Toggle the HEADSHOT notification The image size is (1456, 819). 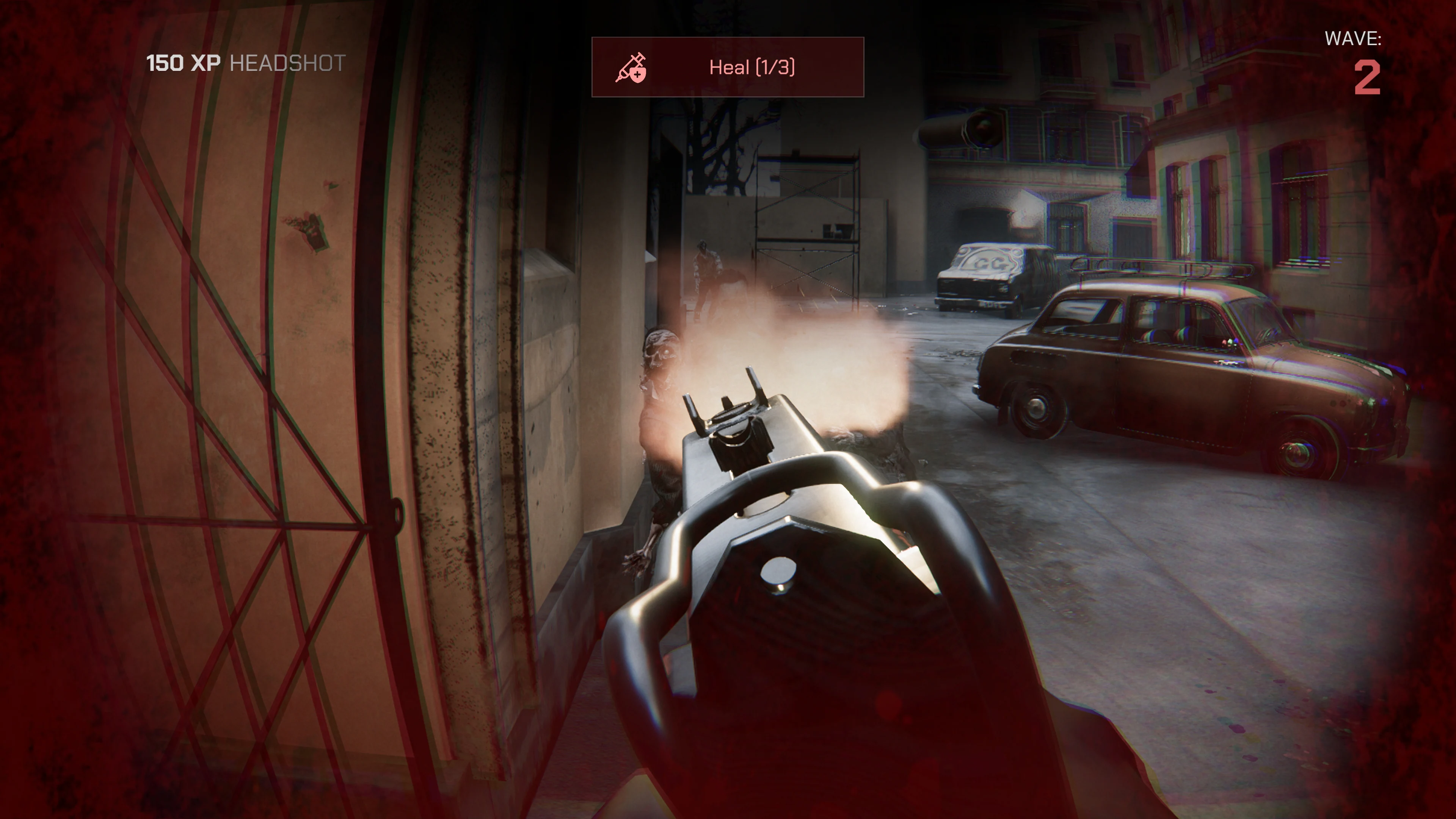point(288,64)
